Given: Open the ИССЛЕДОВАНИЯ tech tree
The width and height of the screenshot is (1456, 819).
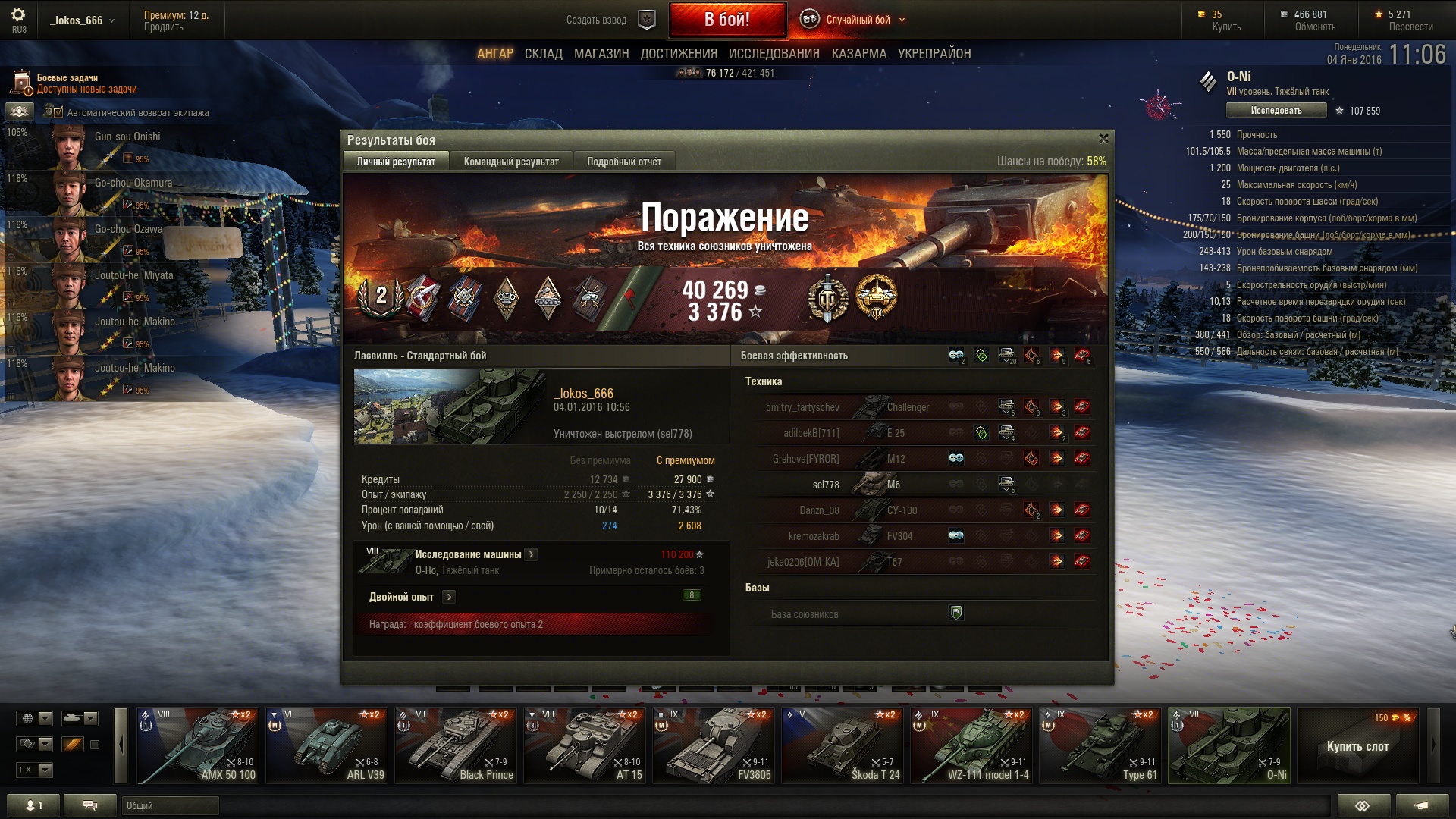Looking at the screenshot, I should tap(773, 54).
